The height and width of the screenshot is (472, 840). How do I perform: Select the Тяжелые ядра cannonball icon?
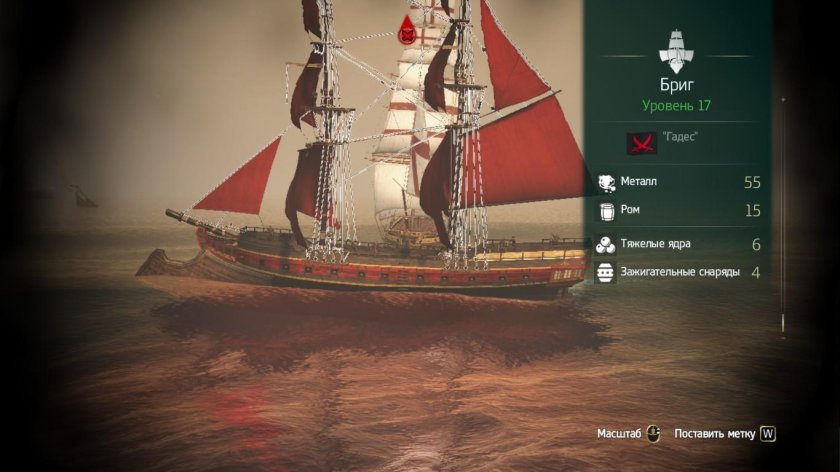606,245
